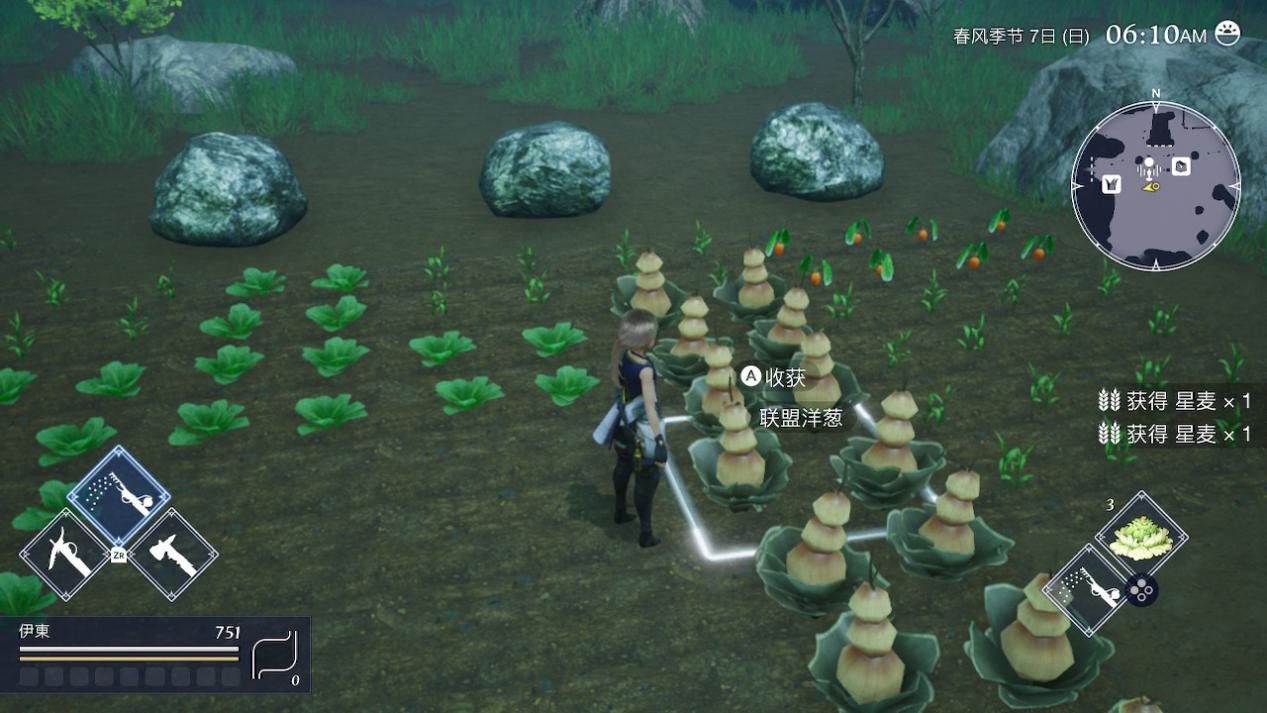Click the four-dot item selector badge
Screen dimensions: 1267x713
[1141, 590]
